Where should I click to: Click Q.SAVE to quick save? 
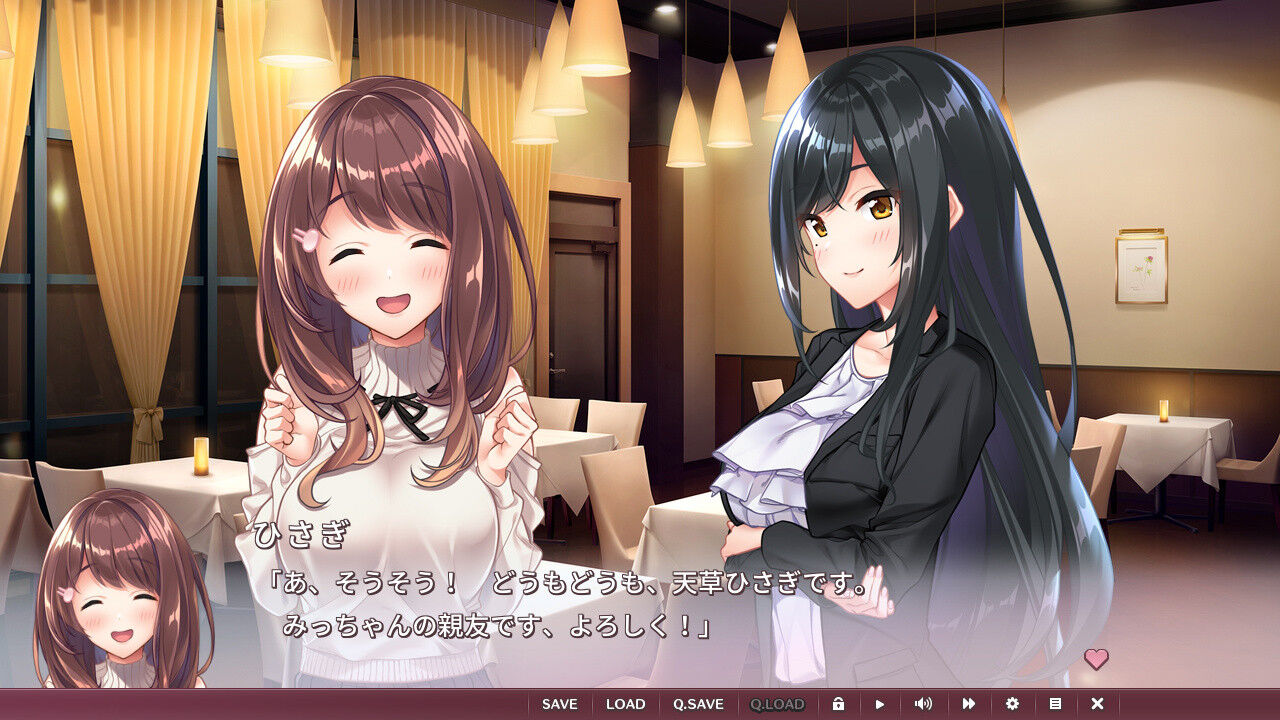(699, 704)
